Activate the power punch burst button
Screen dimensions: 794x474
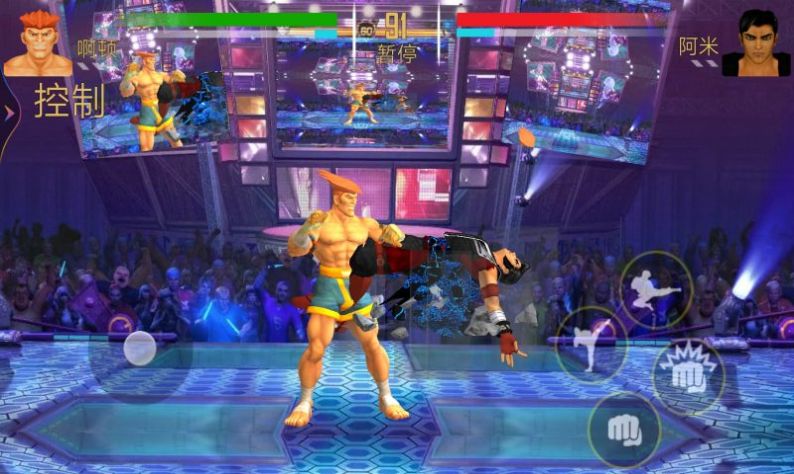coord(688,376)
